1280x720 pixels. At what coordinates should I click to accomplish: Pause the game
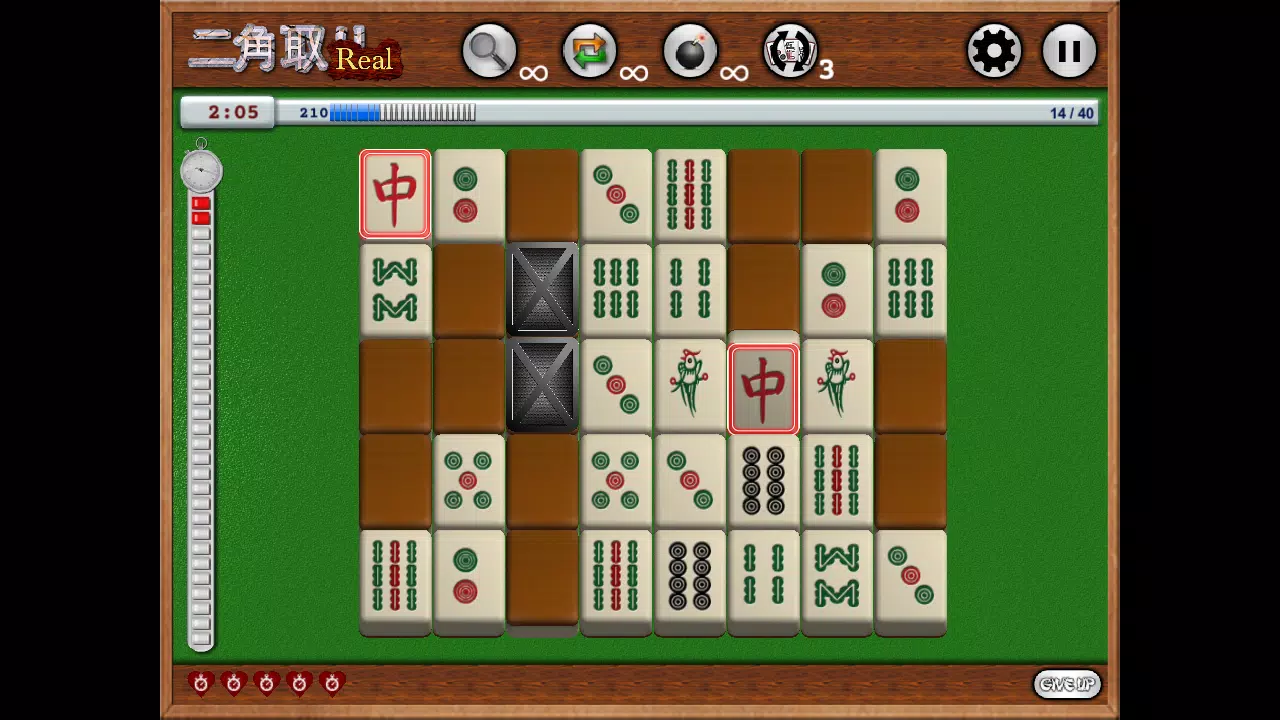click(x=1069, y=51)
